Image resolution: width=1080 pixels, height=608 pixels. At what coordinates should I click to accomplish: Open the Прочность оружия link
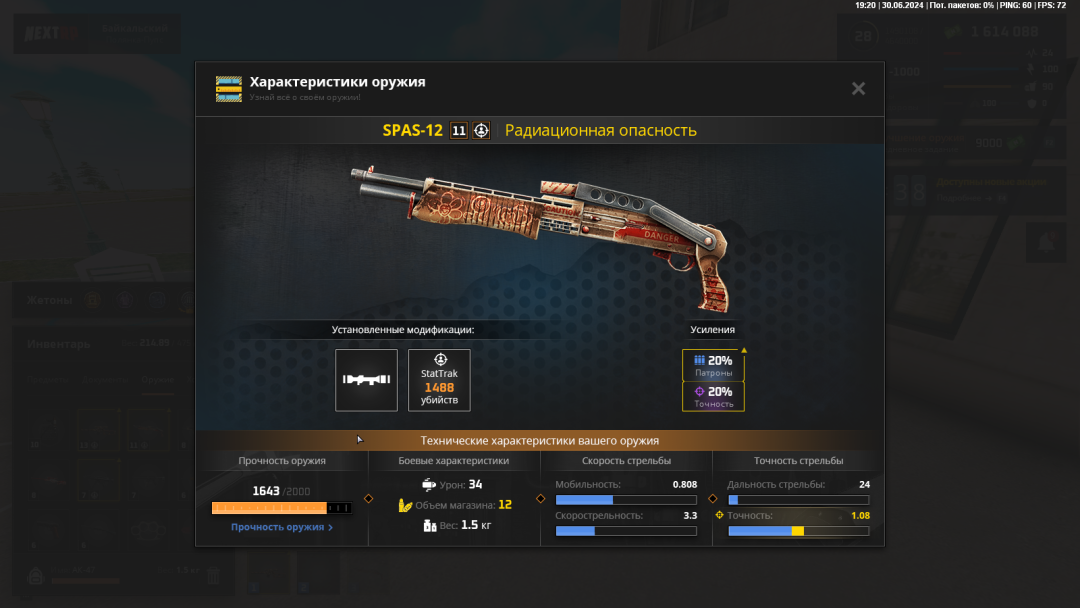(x=281, y=527)
